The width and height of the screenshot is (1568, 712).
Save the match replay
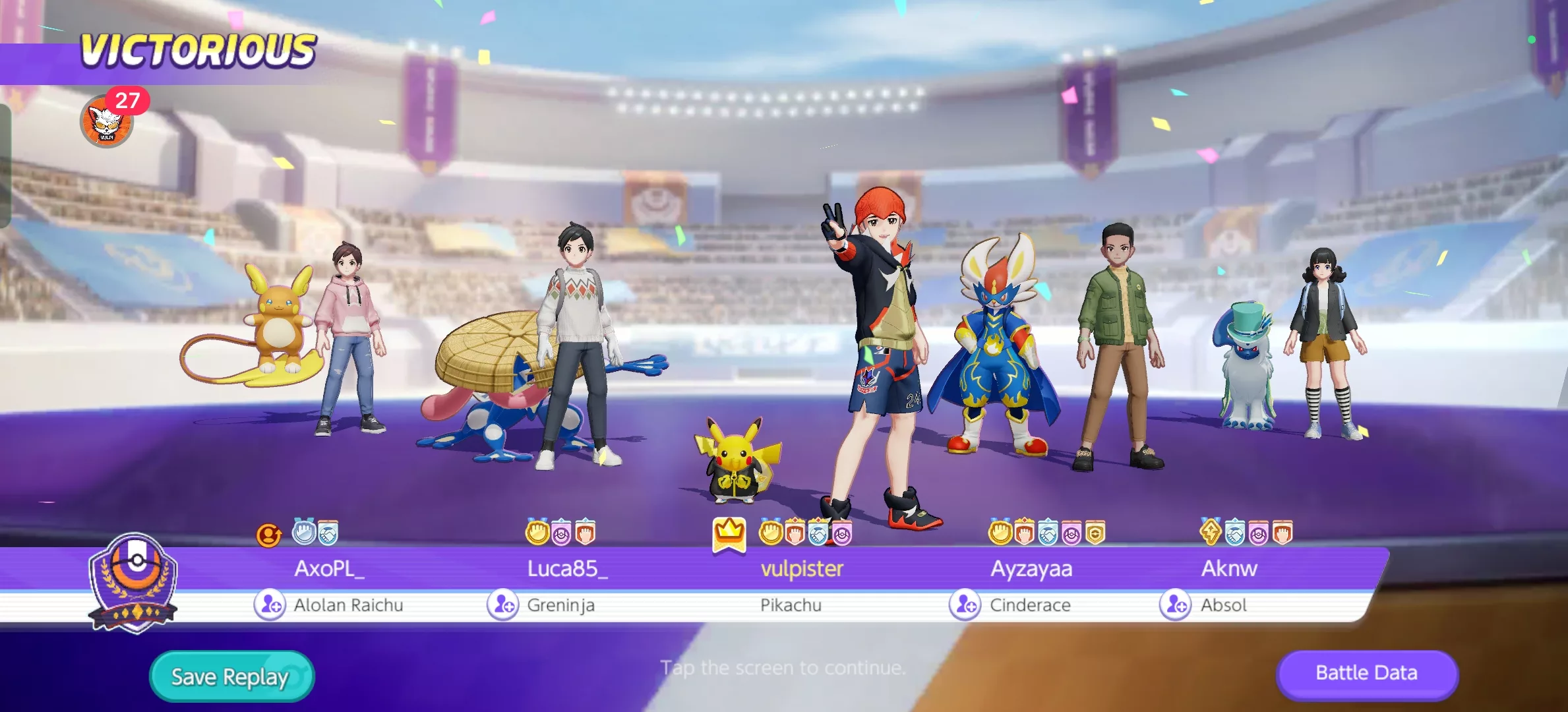[x=231, y=676]
